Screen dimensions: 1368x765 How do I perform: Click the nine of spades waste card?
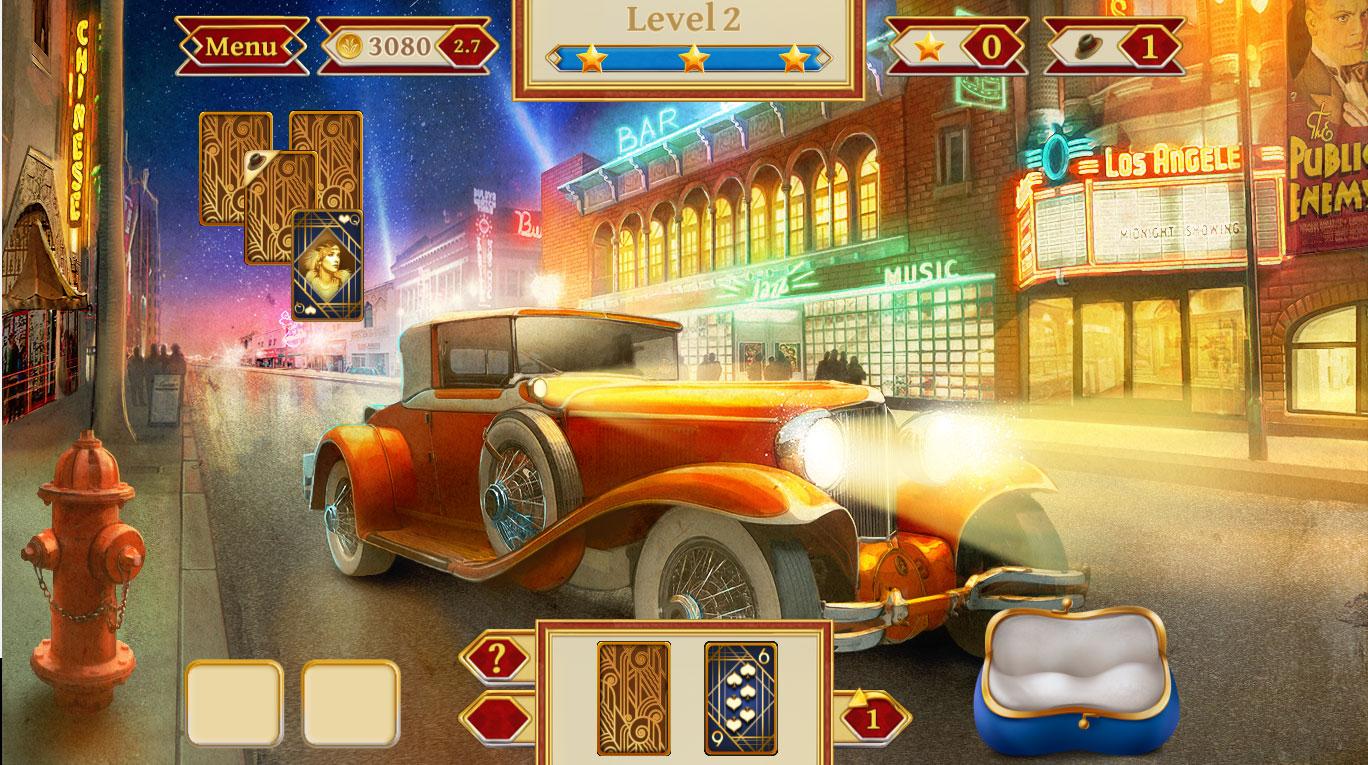[x=740, y=698]
